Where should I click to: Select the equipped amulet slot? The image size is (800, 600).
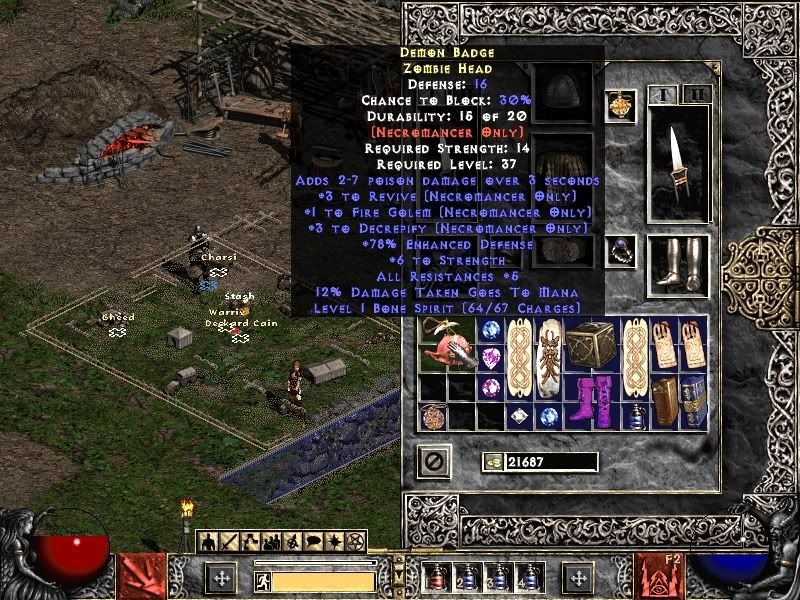(620, 106)
